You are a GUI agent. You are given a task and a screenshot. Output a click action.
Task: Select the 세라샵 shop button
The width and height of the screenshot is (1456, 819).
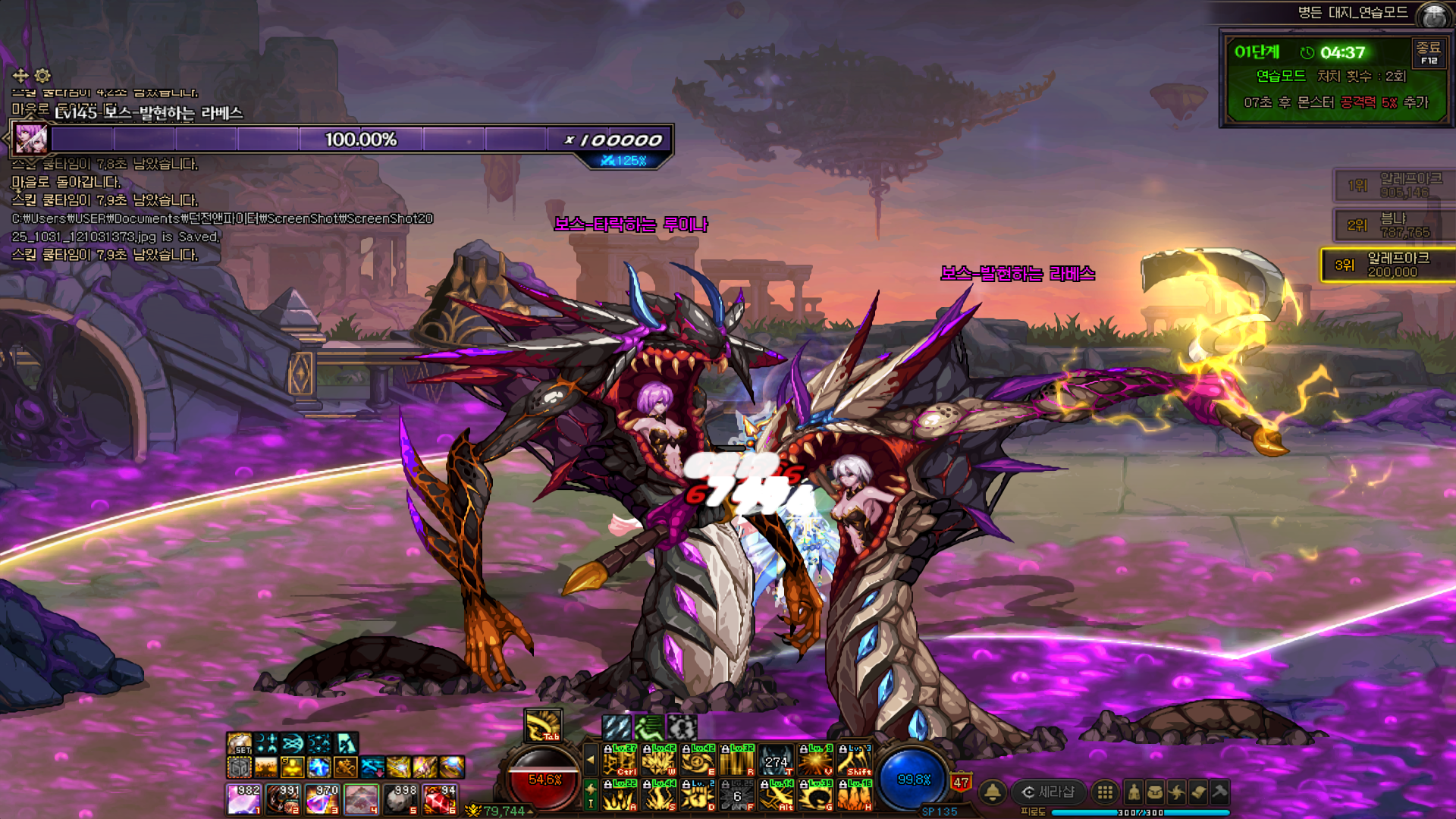1049,792
